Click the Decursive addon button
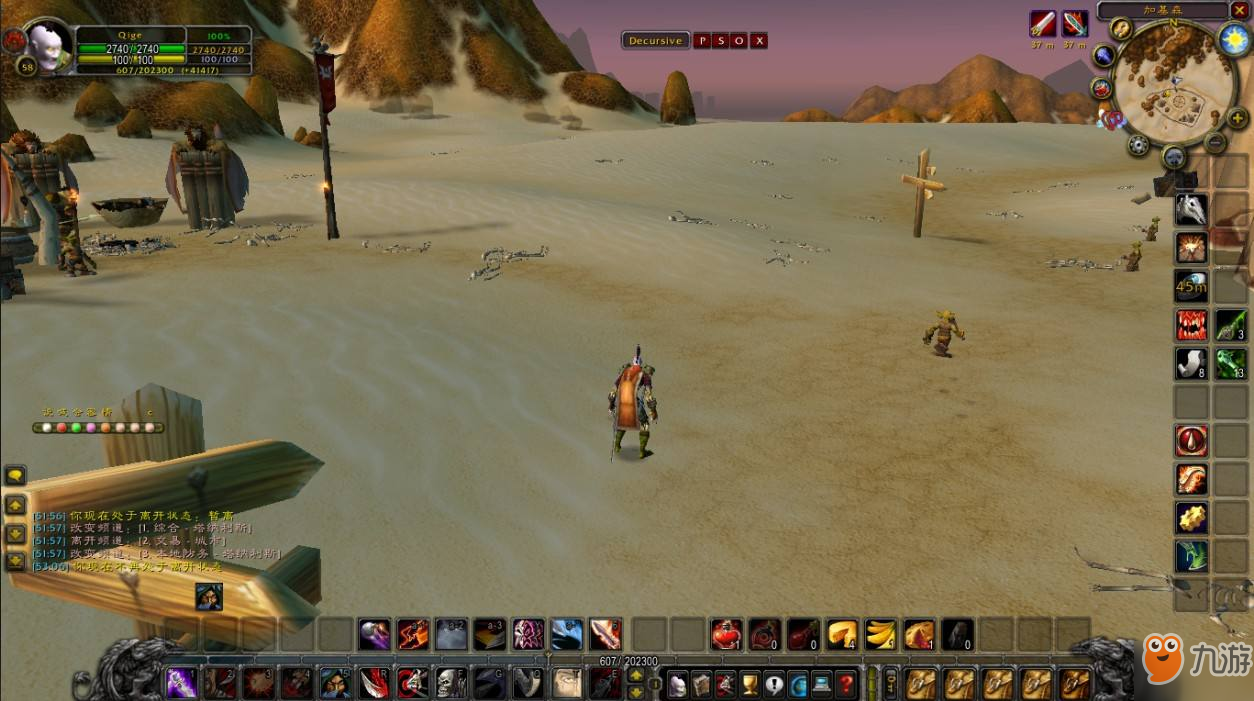Image resolution: width=1254 pixels, height=701 pixels. [x=655, y=41]
